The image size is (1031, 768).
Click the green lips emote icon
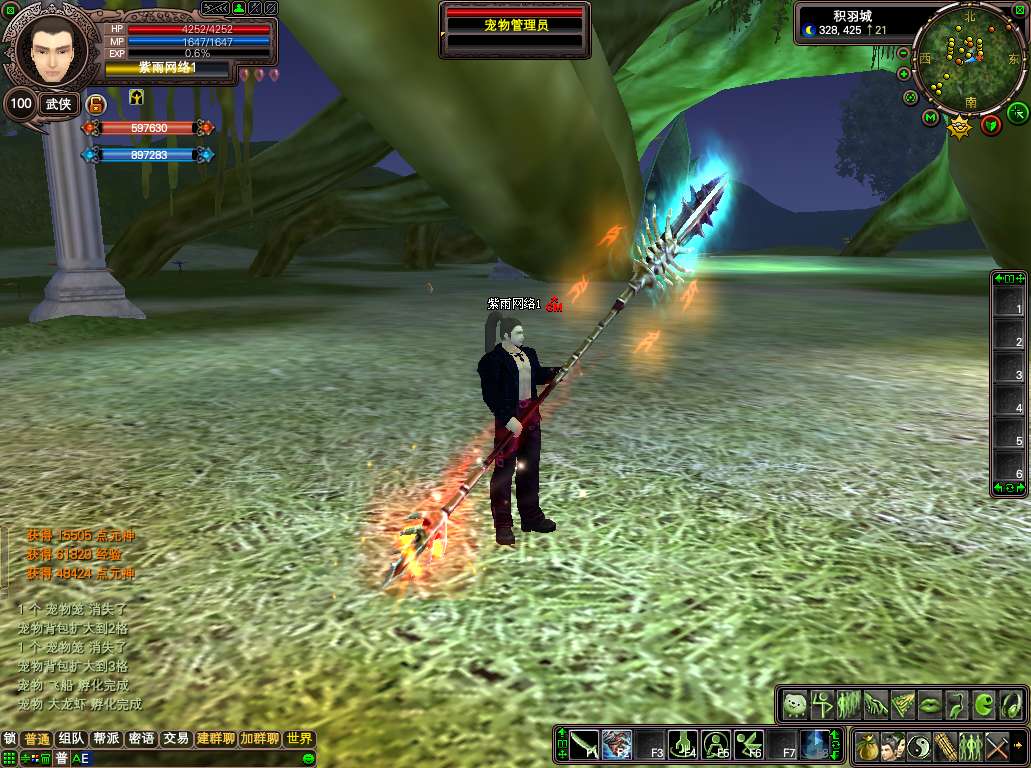tap(929, 704)
